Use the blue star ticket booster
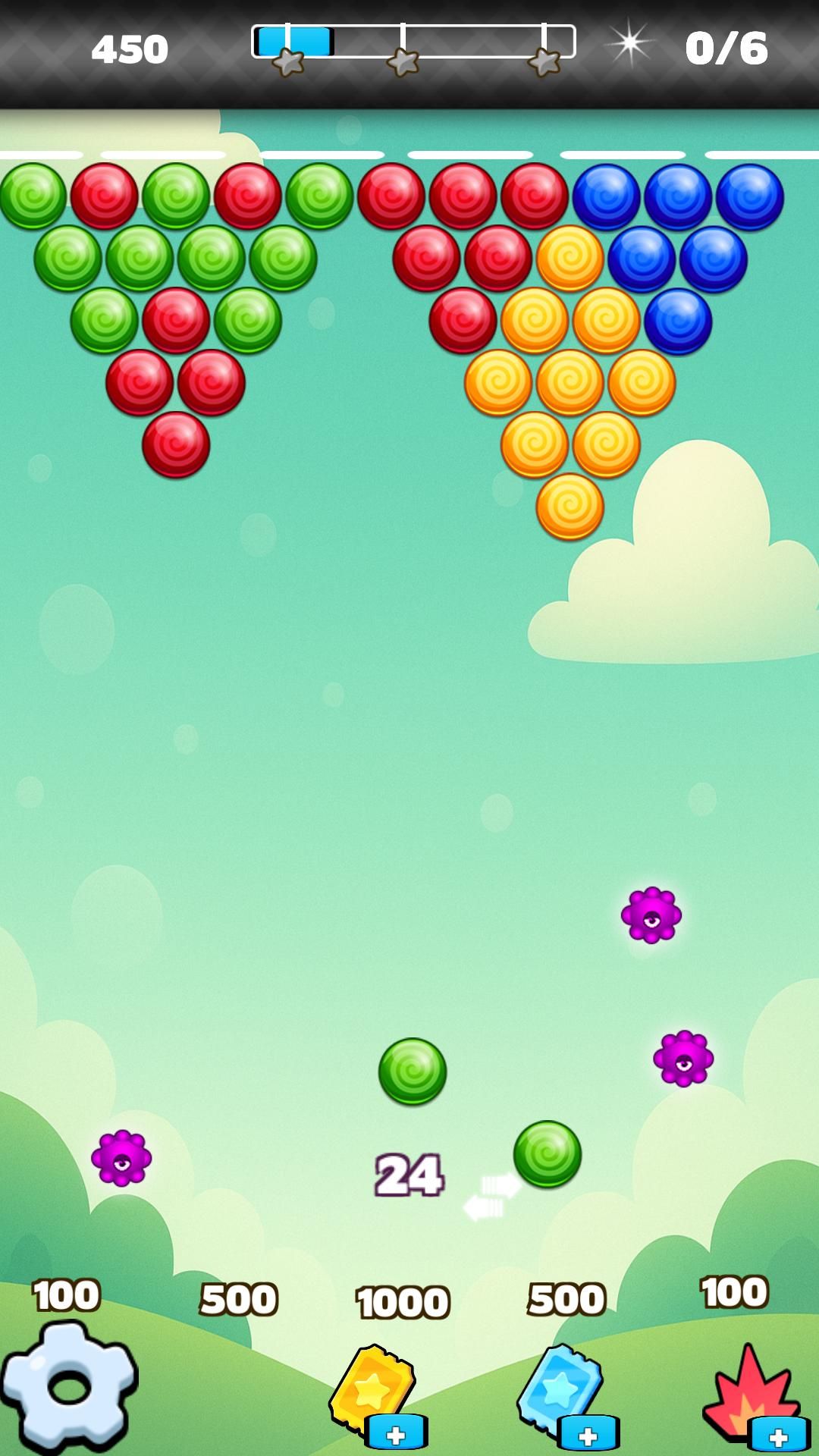Viewport: 819px width, 1456px height. (559, 1386)
